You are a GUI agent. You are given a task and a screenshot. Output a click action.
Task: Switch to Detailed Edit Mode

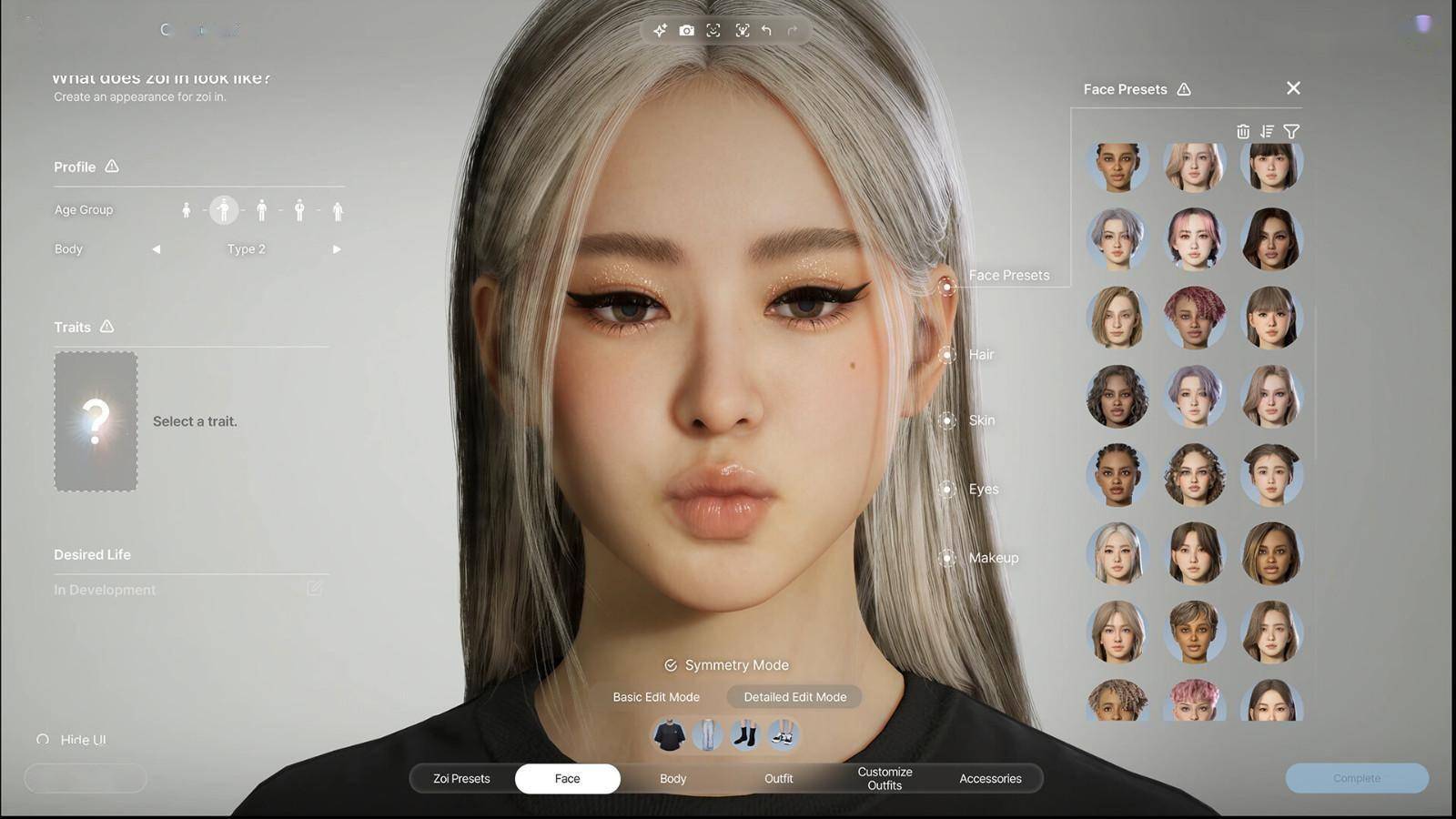[794, 697]
